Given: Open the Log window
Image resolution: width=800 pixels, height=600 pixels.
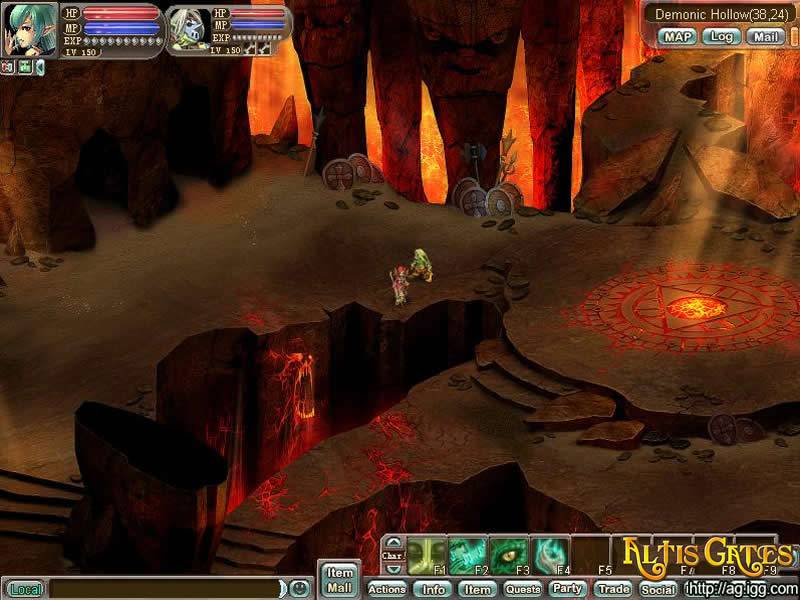Looking at the screenshot, I should pos(721,37).
